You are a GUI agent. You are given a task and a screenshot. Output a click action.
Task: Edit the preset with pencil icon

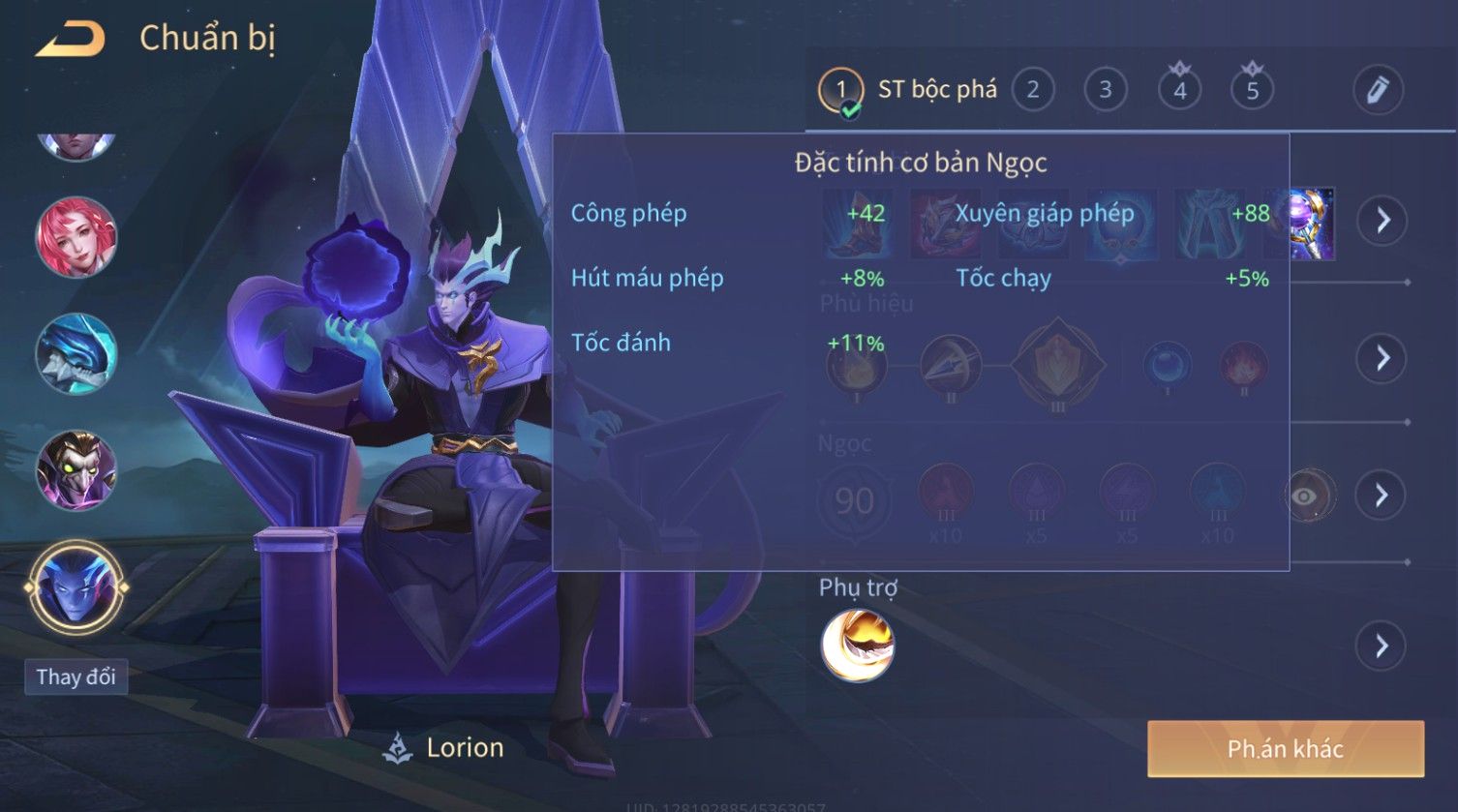tap(1378, 90)
